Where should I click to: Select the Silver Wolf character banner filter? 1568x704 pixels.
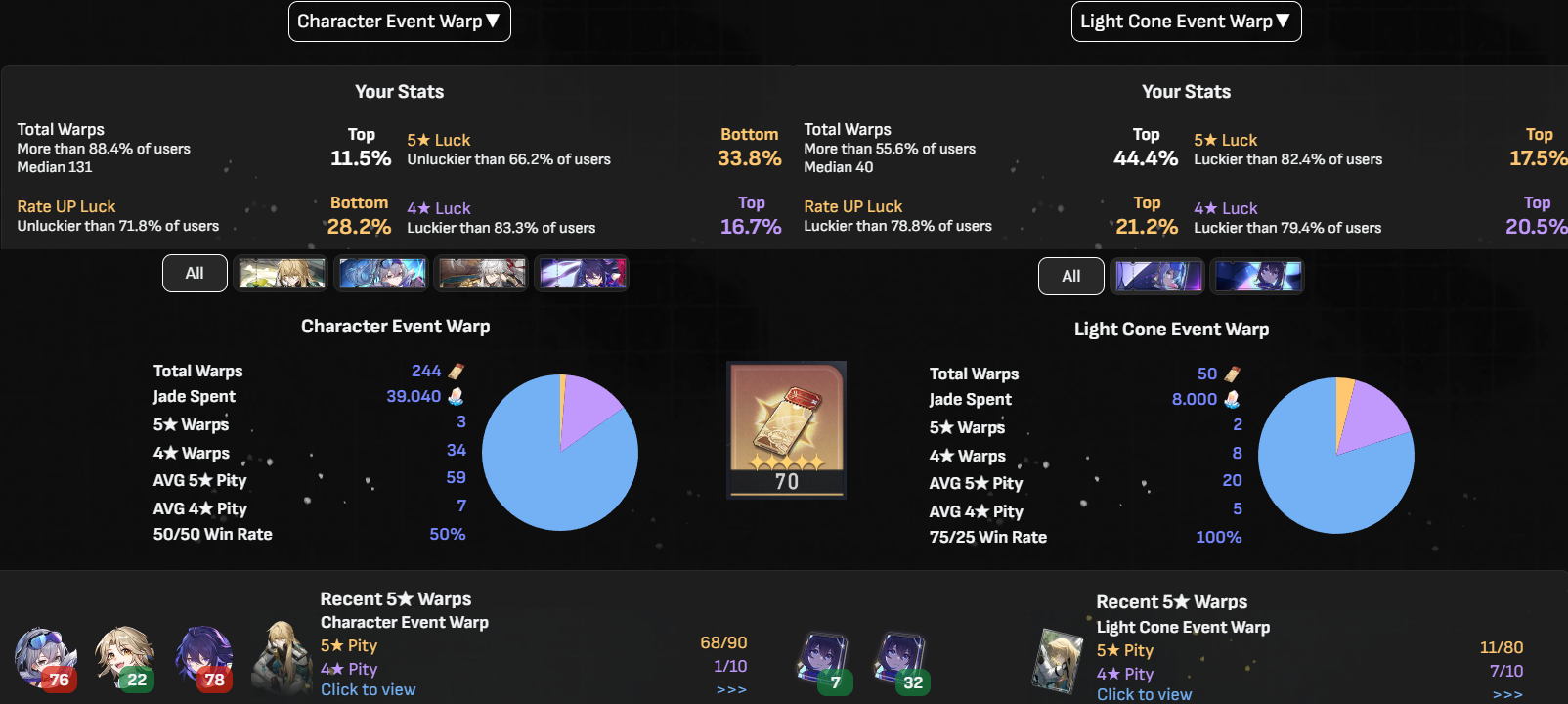tap(381, 273)
